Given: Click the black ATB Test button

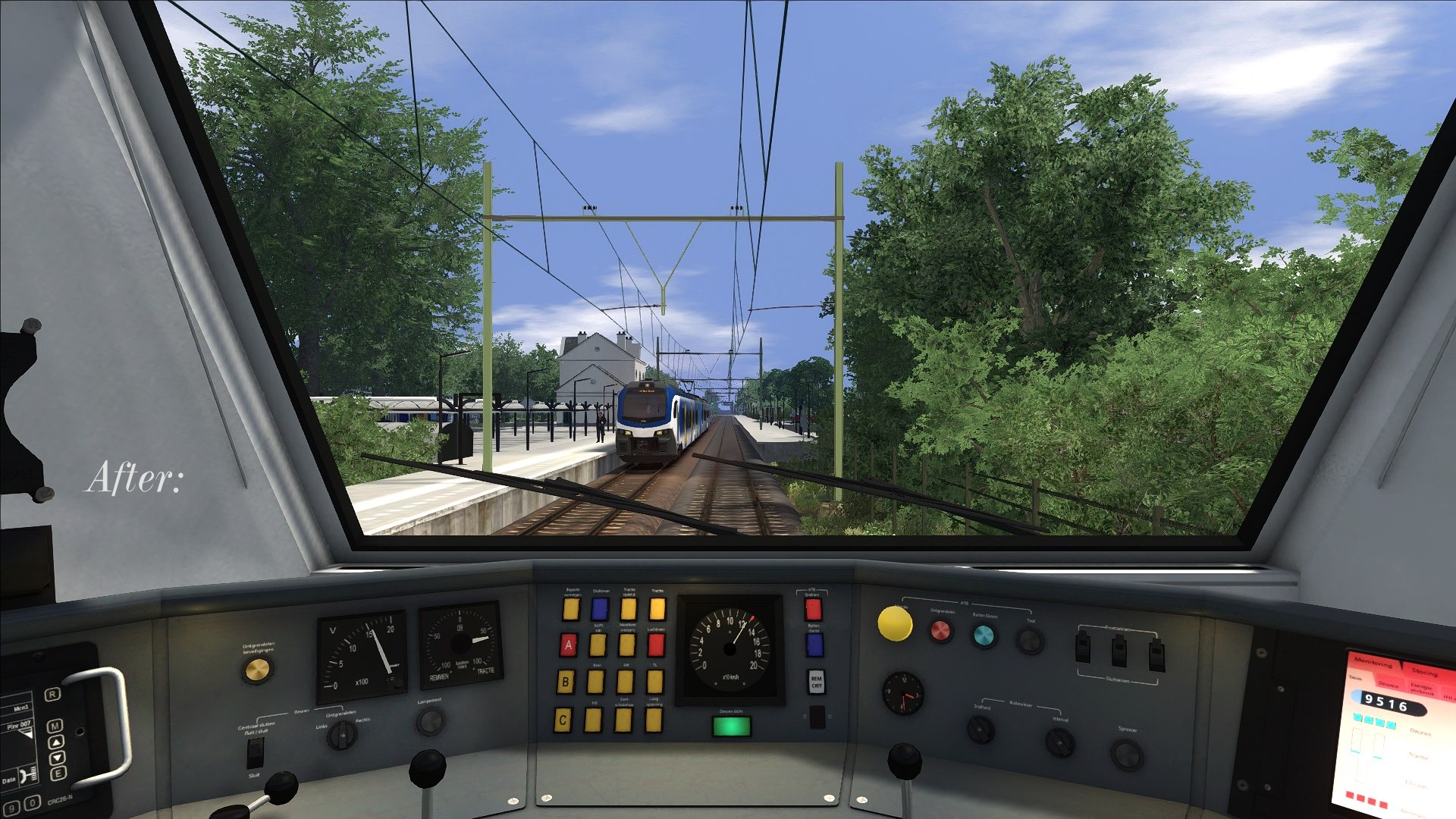Looking at the screenshot, I should point(1029,642).
